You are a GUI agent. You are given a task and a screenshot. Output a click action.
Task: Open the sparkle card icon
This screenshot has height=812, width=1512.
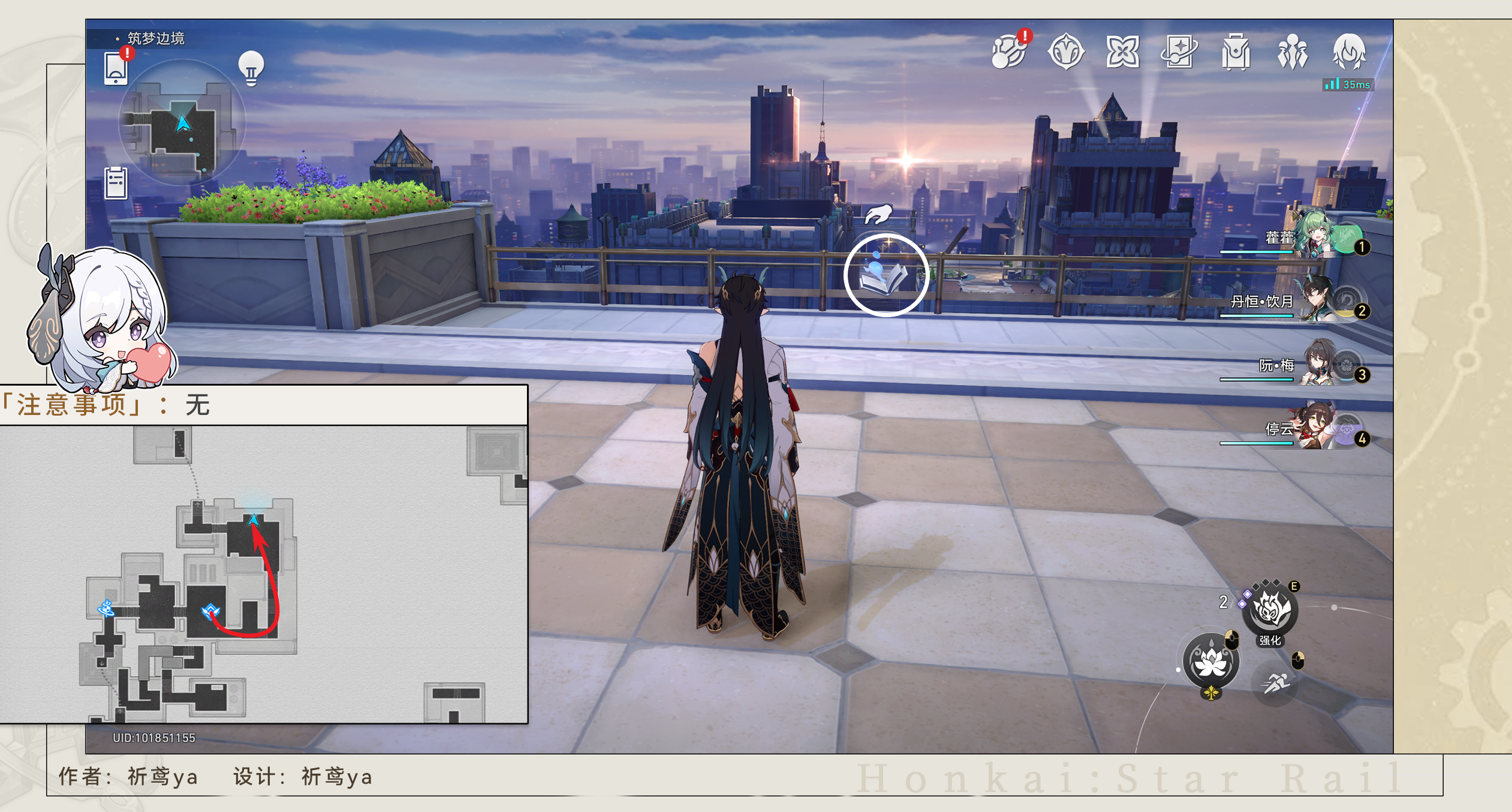click(1179, 52)
